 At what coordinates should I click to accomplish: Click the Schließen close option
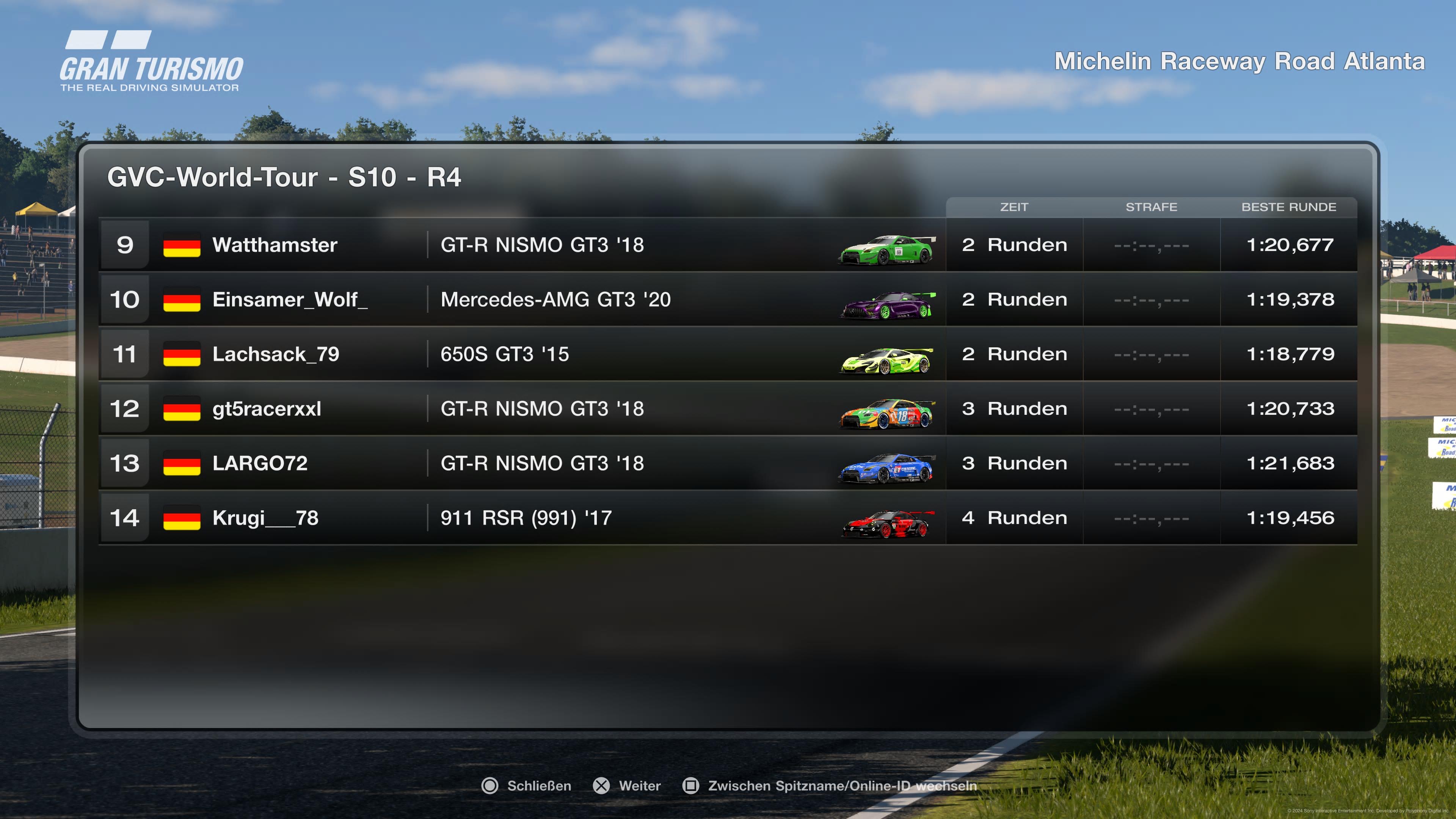tap(526, 786)
